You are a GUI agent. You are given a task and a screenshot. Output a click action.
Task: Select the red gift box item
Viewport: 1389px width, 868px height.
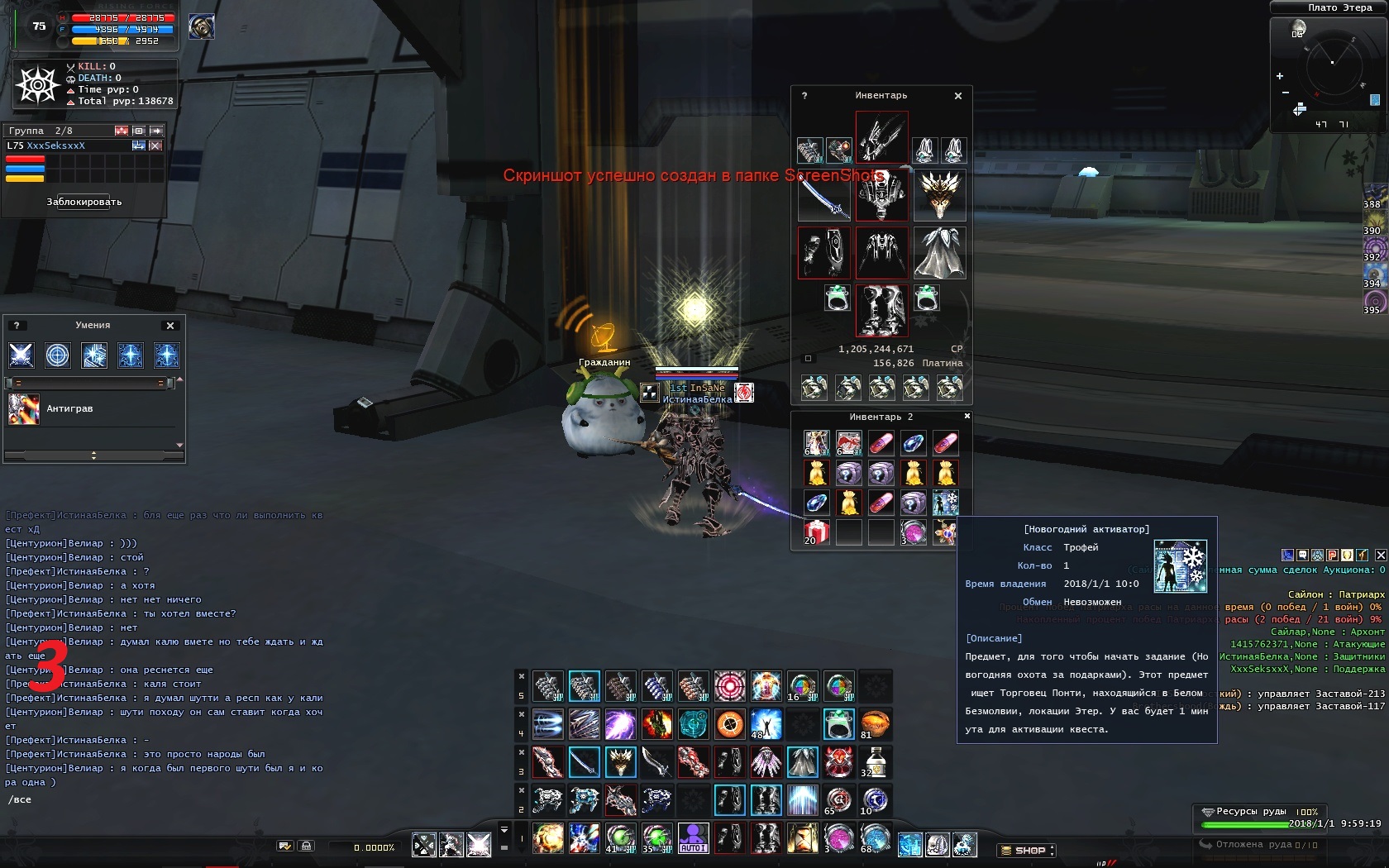point(816,532)
